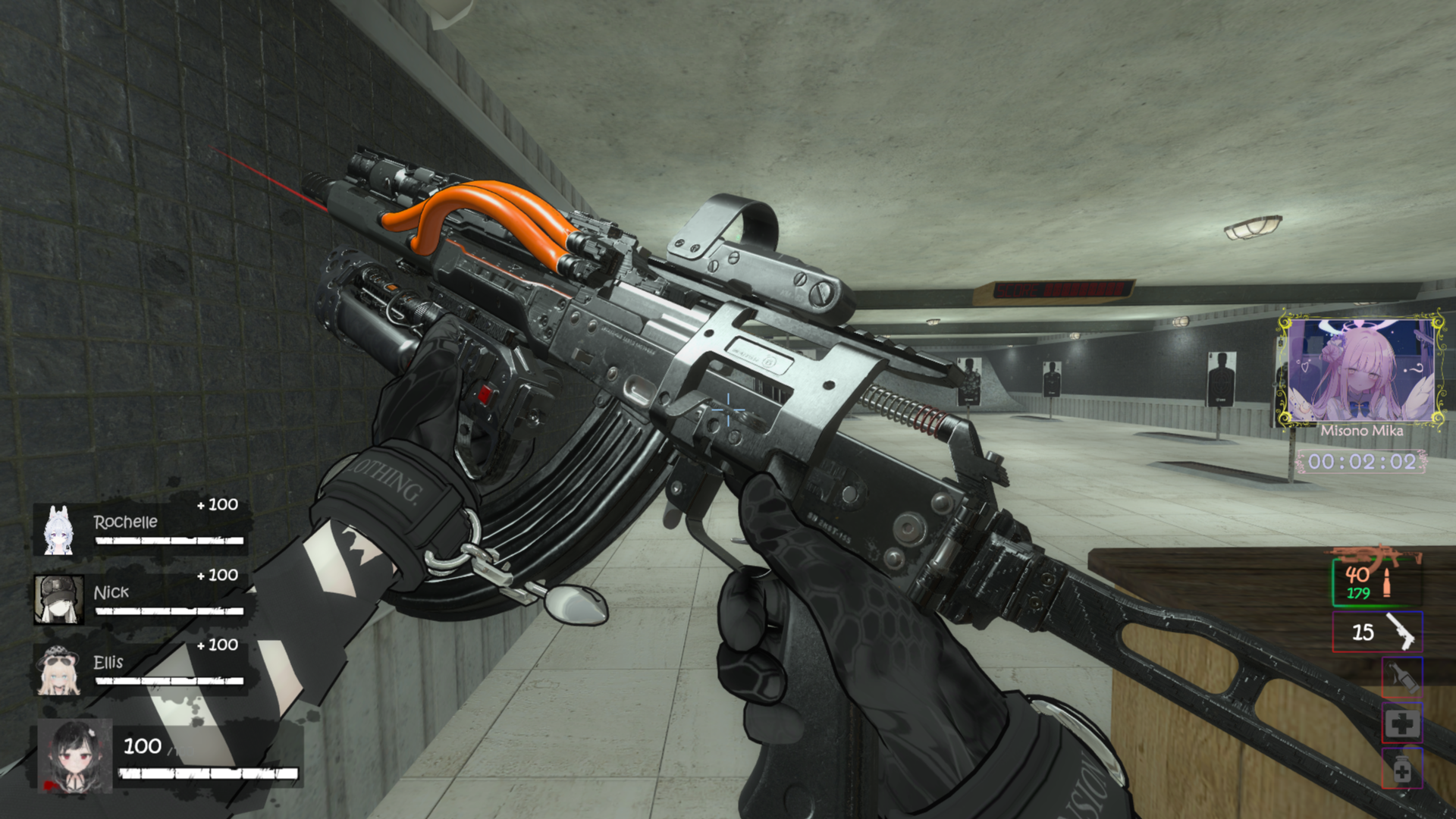Screen dimensions: 1456x819
Task: Click Nick's teammate portrait
Action: pos(58,599)
